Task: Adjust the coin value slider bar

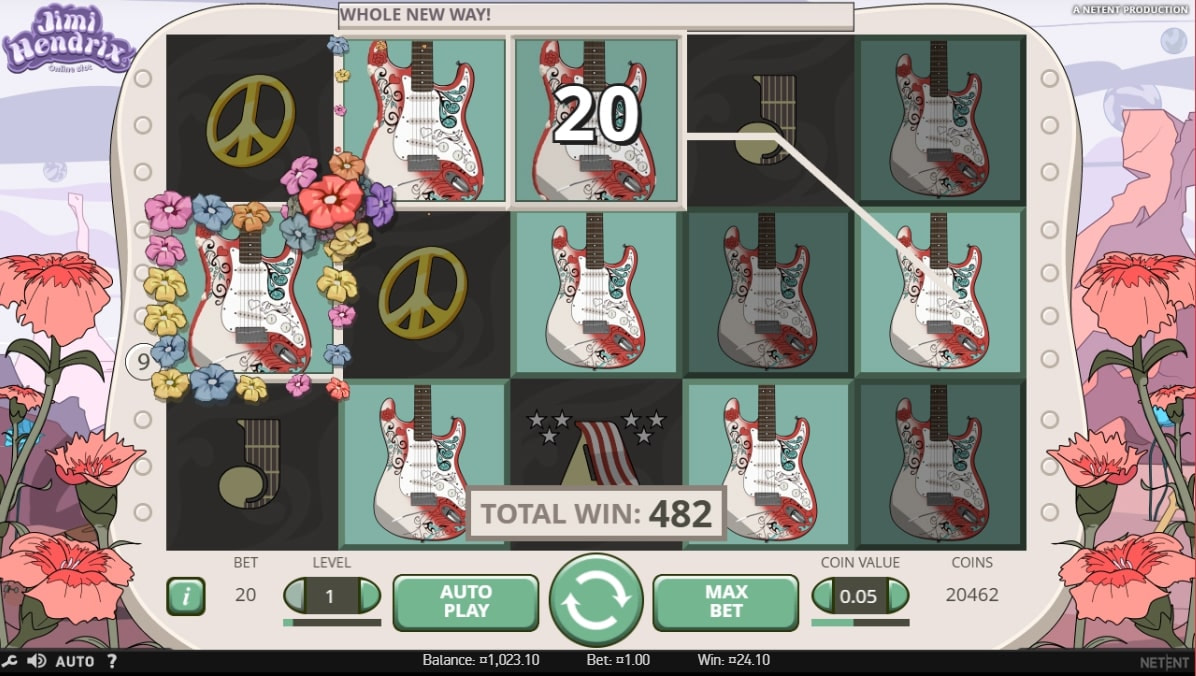Action: pyautogui.click(x=860, y=622)
